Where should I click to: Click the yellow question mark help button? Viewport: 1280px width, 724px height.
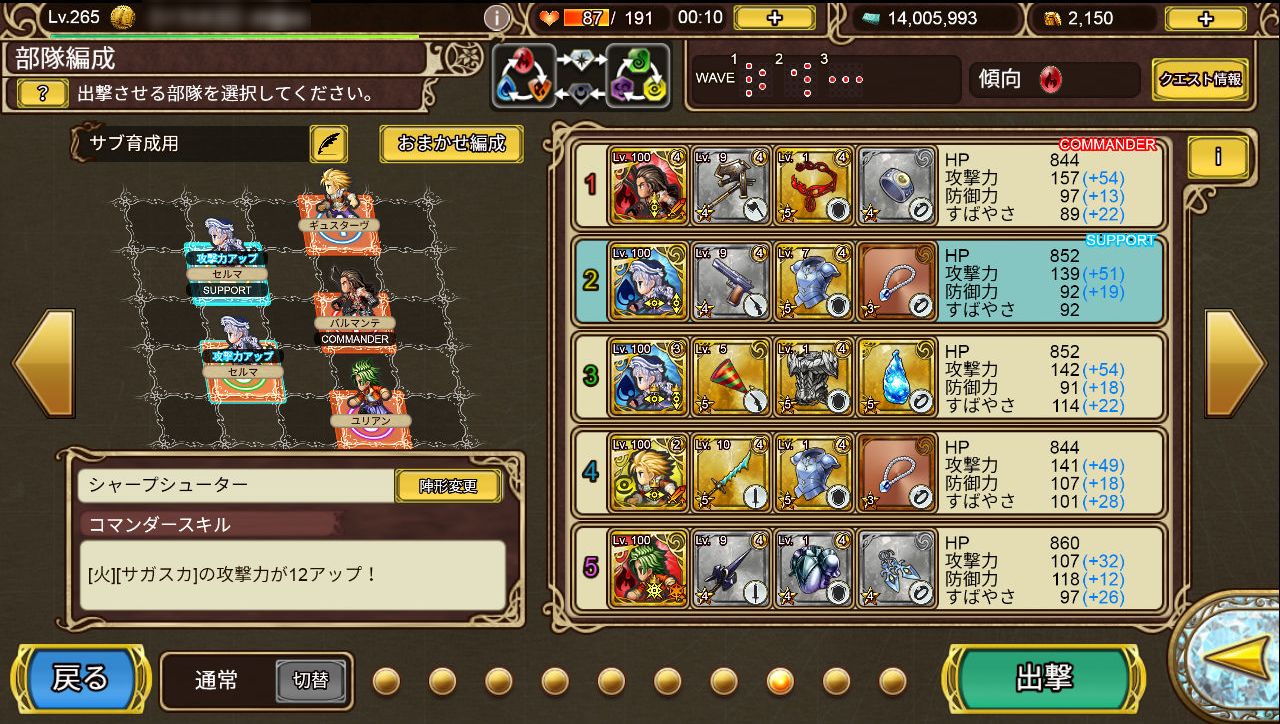44,94
